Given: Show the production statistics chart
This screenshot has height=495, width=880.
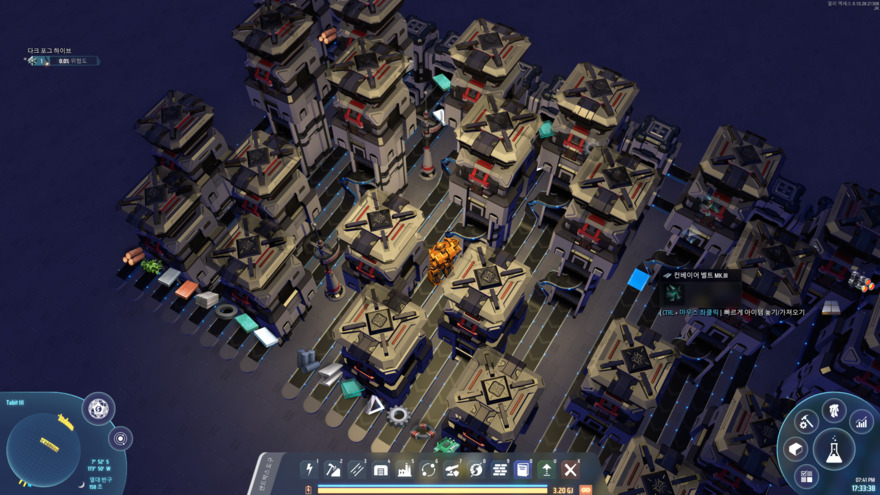Looking at the screenshot, I should coord(861,424).
